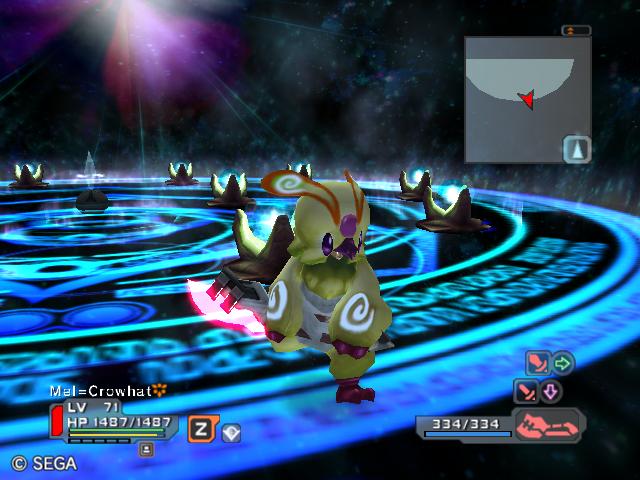The image size is (640, 480).
Task: Click the blue diamond icon beside Z
Action: 231,432
